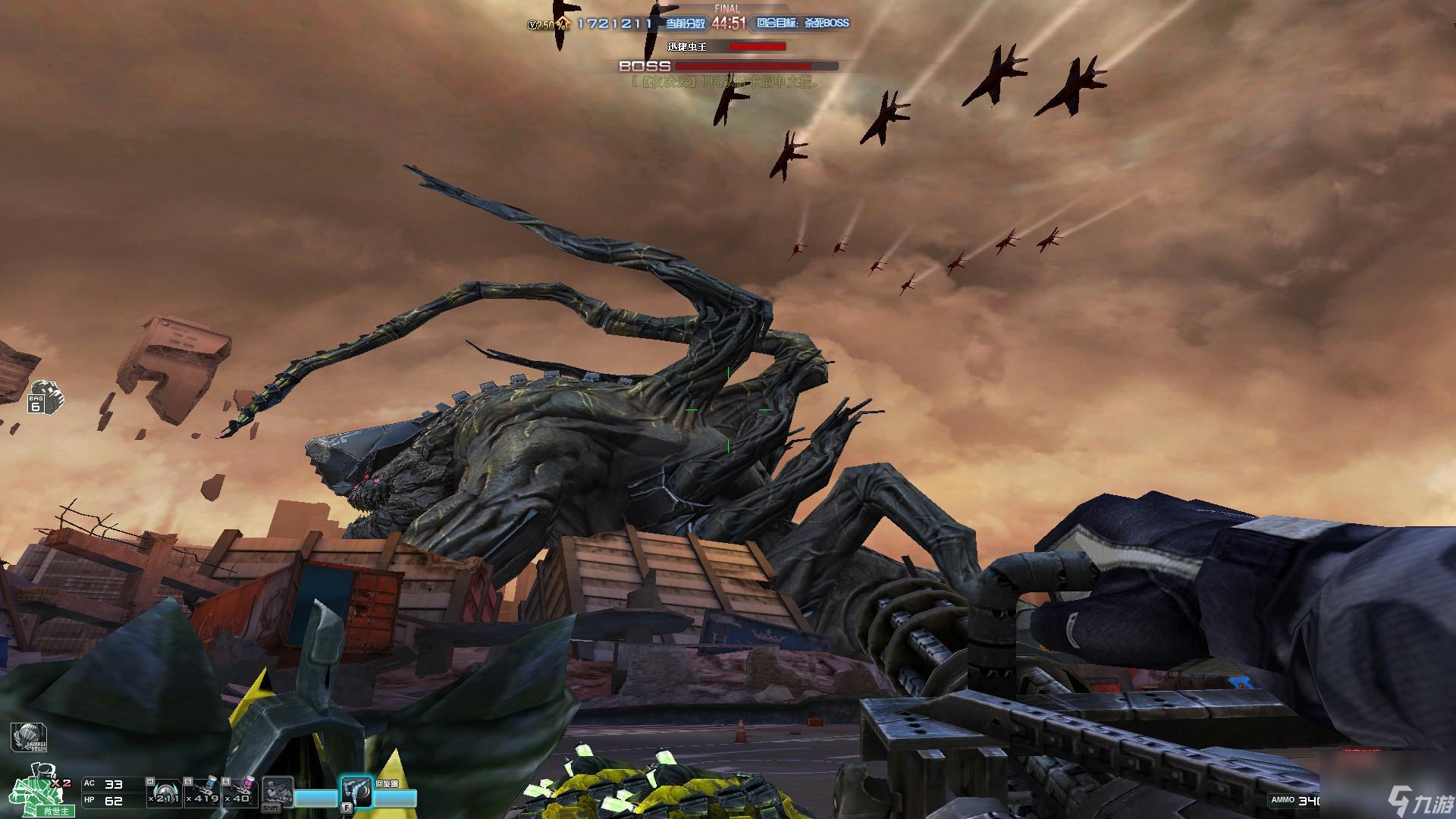Click the round objective kill BOSS tracker
The height and width of the screenshot is (819, 1456).
(x=802, y=24)
